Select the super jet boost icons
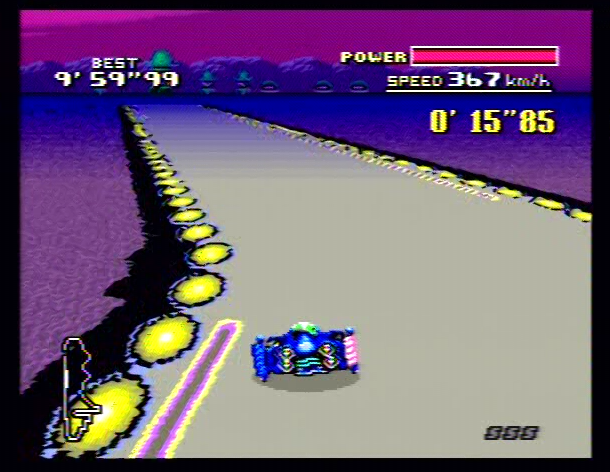 point(511,432)
